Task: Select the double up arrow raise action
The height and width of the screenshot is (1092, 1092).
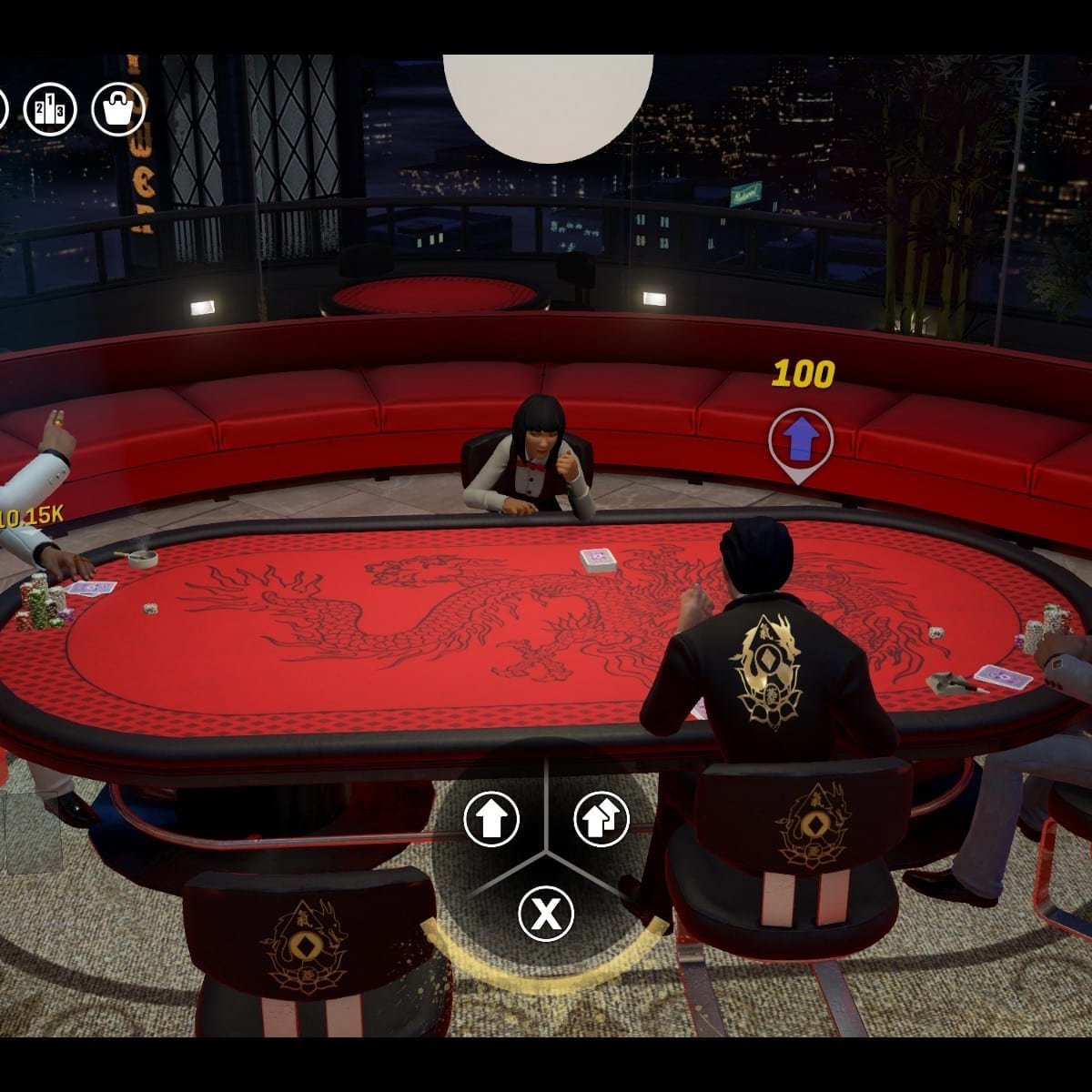Action: click(602, 818)
